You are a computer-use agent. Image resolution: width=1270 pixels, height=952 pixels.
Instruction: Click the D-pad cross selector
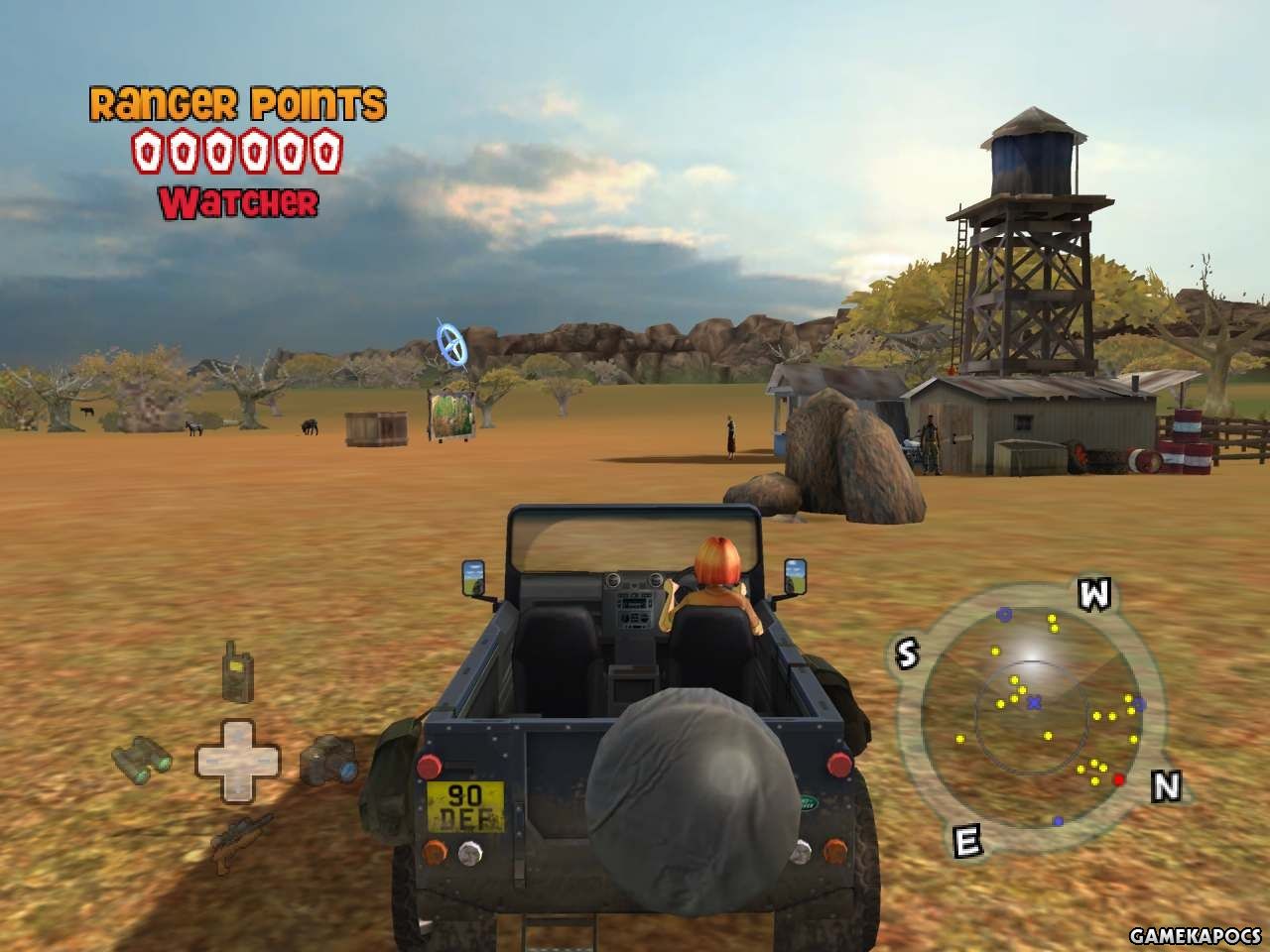click(x=237, y=761)
